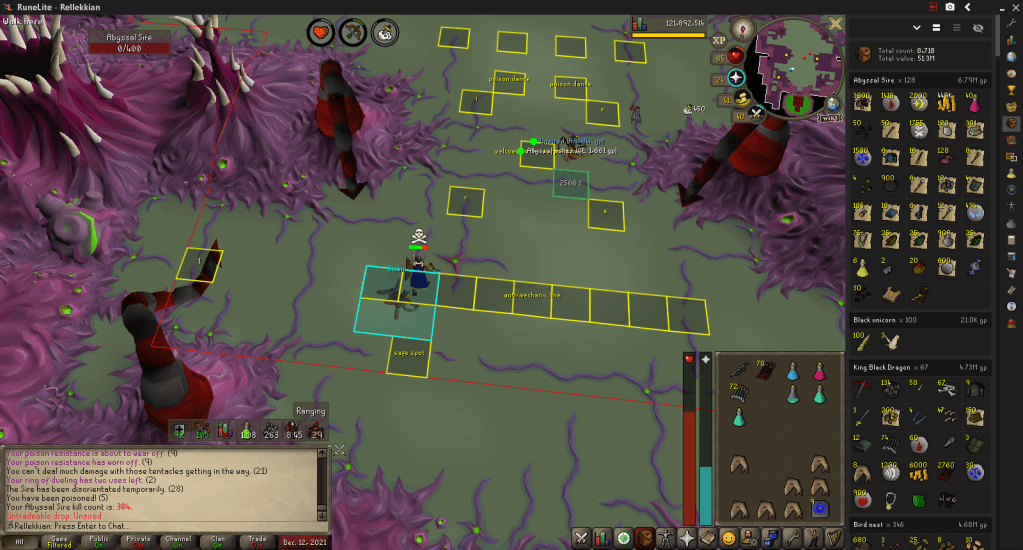Open the Spellbook tab
The height and width of the screenshot is (550, 1023).
point(710,538)
